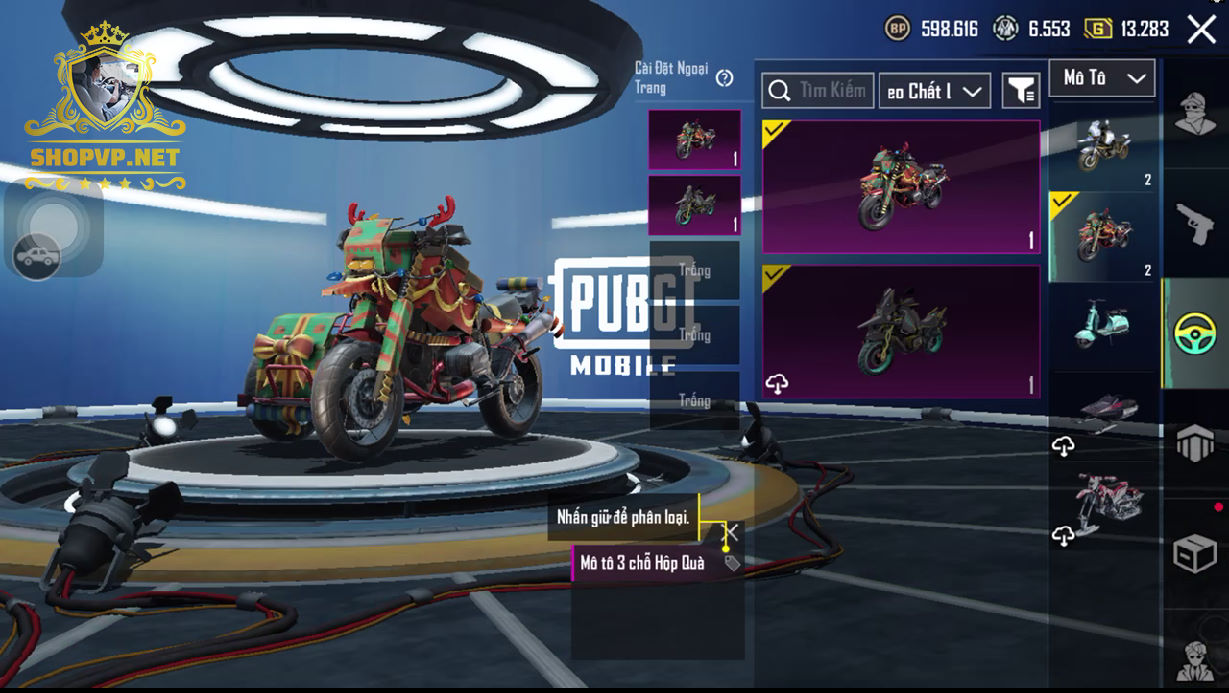
Task: Click the car icon on the left
Action: pos(37,257)
